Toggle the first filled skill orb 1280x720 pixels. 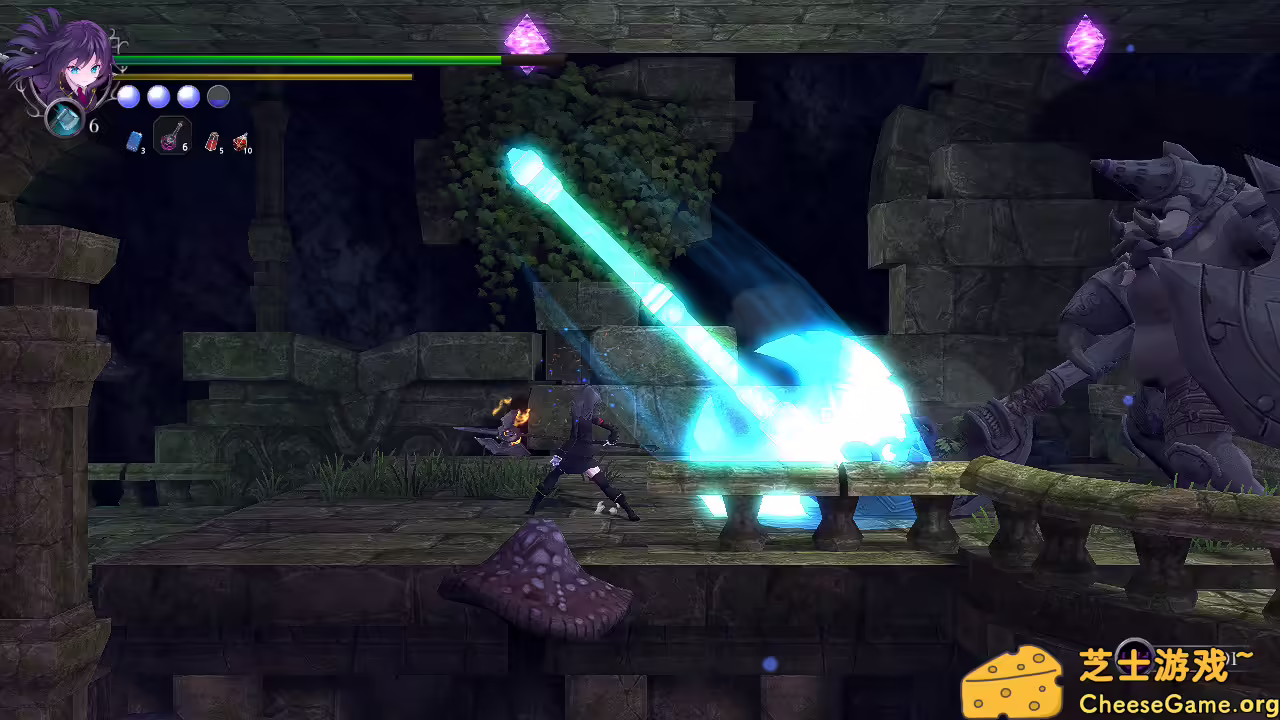(x=128, y=96)
